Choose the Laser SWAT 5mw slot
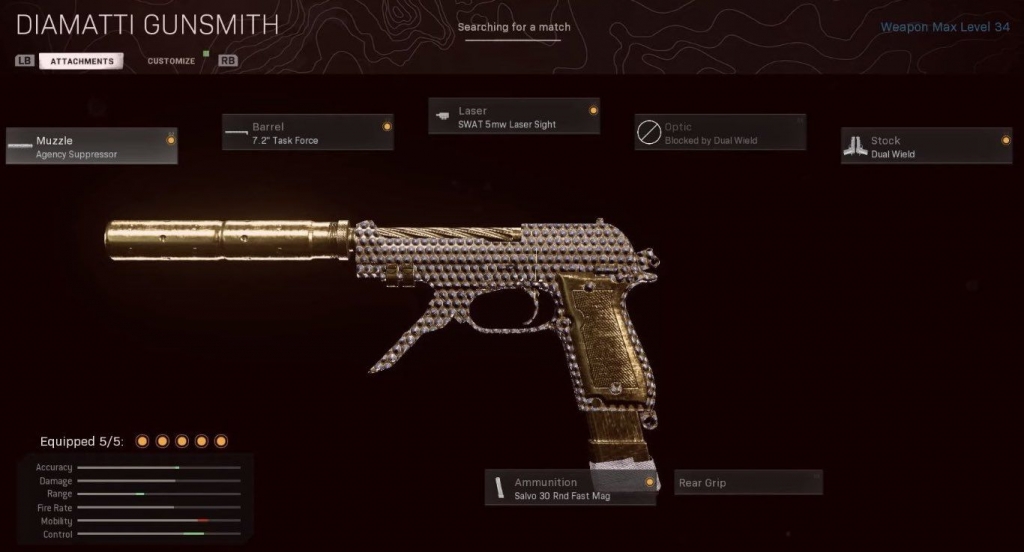The image size is (1024, 552). (x=514, y=117)
